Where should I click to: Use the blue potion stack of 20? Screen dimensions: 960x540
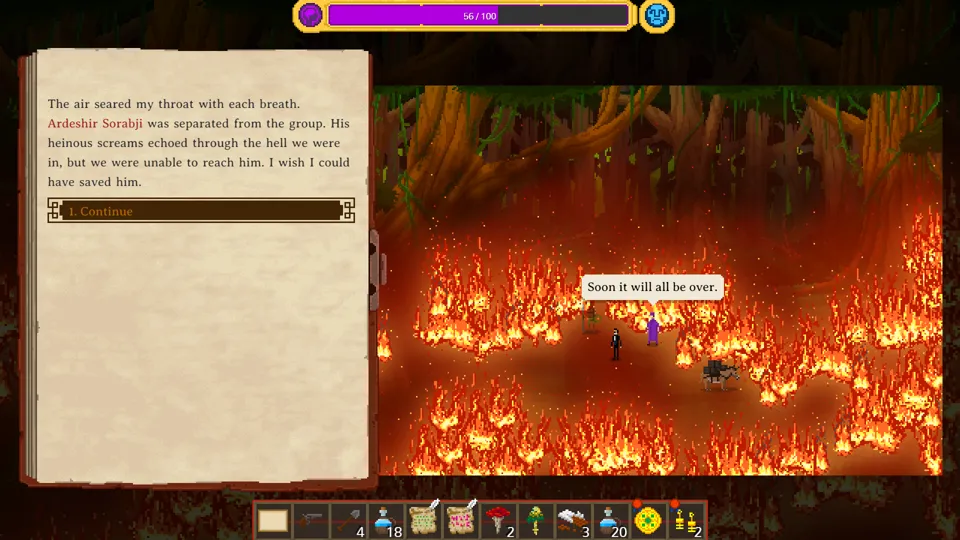pos(612,521)
